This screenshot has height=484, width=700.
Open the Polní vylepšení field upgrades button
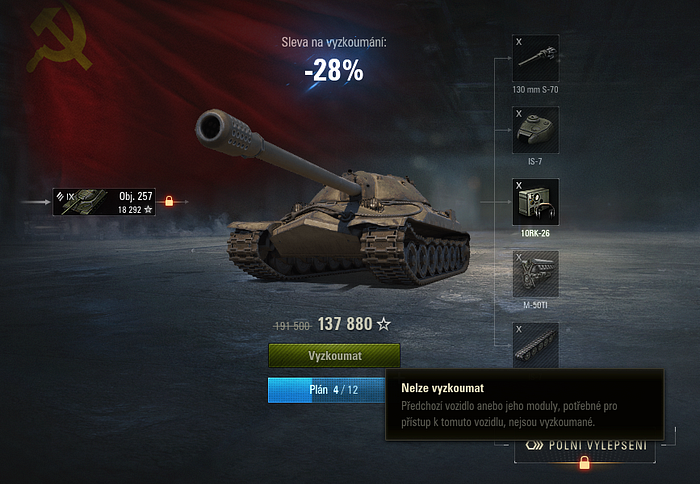pos(584,446)
